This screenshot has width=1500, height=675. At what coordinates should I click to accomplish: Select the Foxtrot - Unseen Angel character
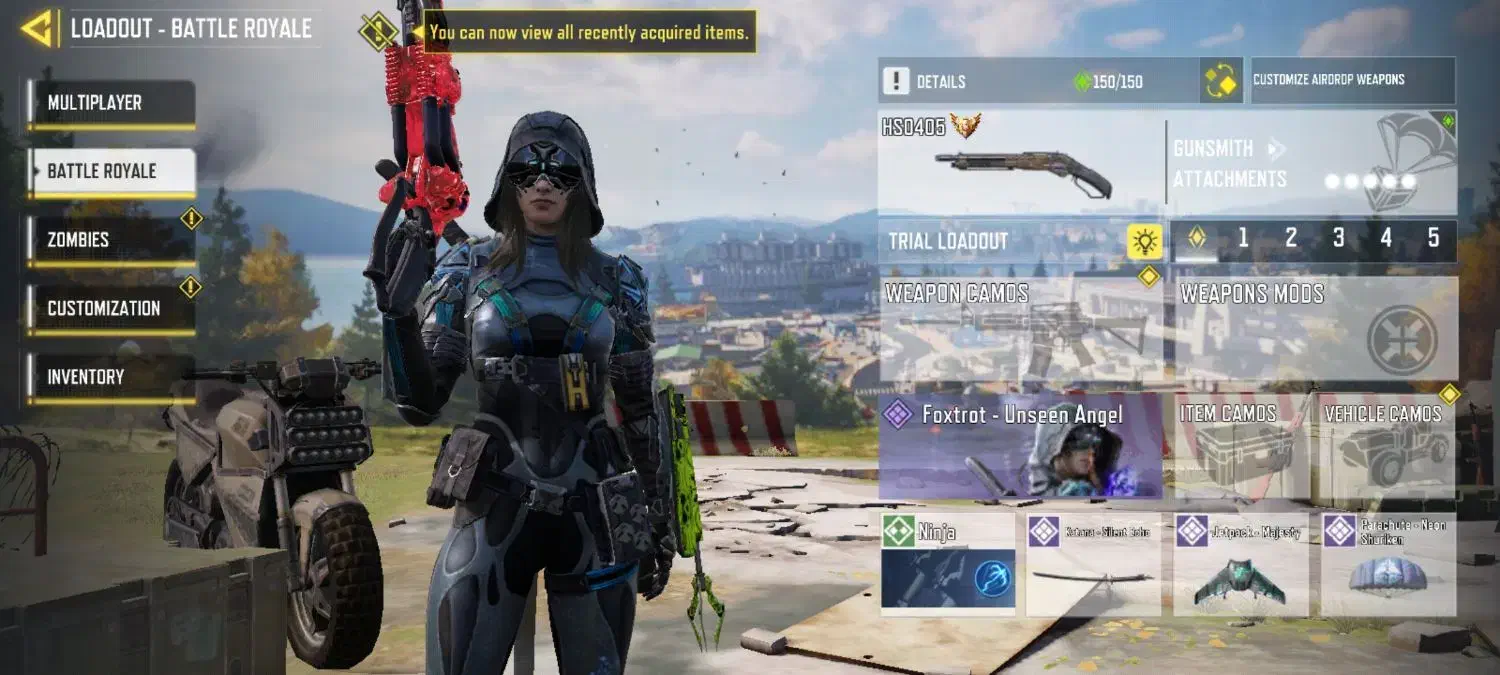click(x=1020, y=446)
